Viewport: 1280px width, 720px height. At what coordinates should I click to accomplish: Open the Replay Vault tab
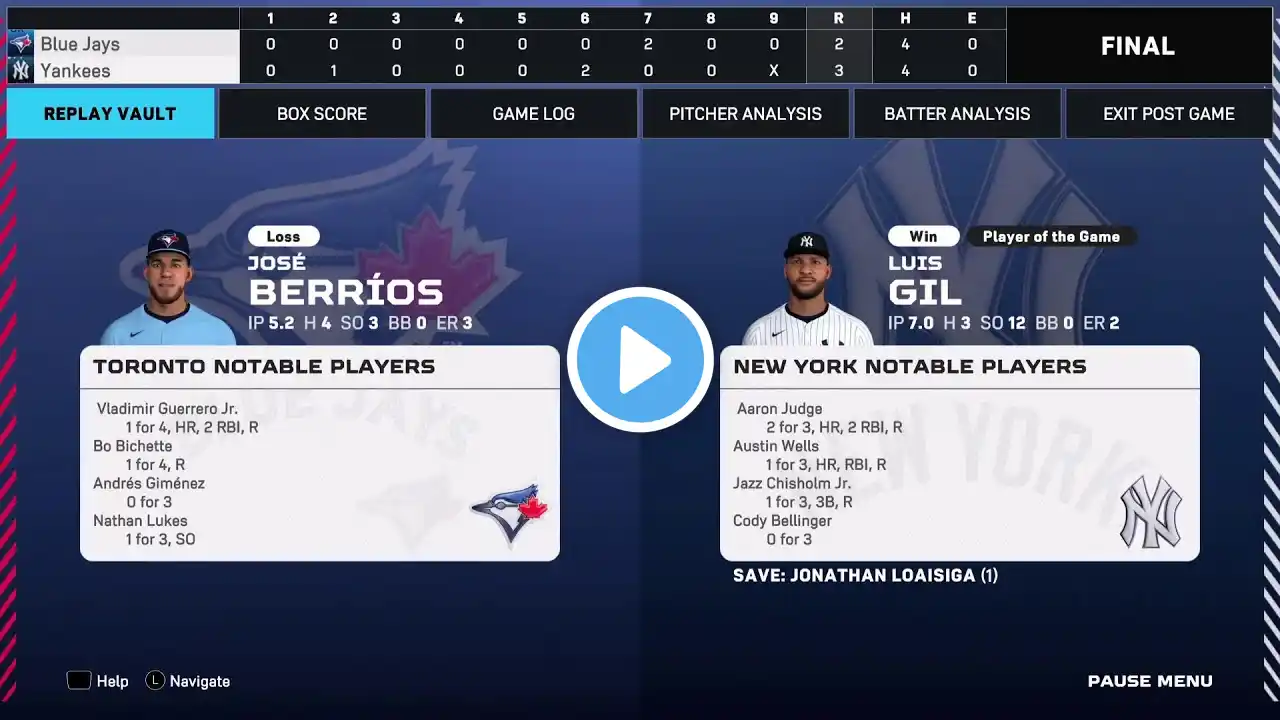tap(110, 114)
